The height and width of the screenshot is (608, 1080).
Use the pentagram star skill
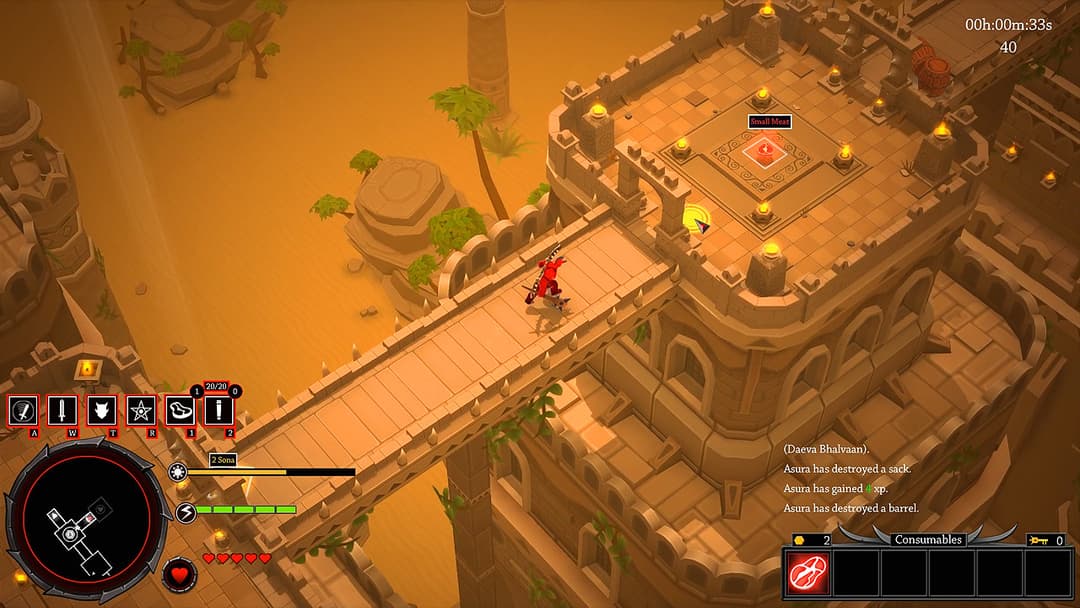(x=140, y=410)
